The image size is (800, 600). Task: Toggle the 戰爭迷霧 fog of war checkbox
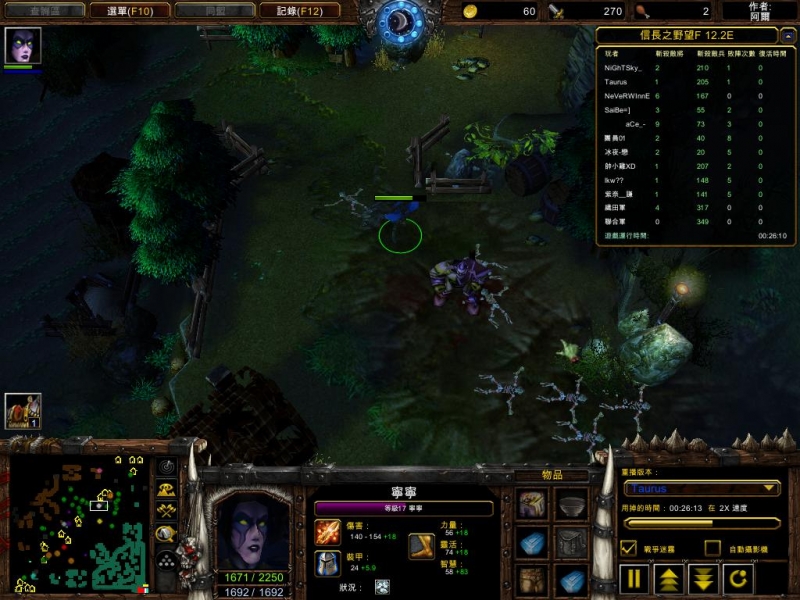(x=629, y=547)
